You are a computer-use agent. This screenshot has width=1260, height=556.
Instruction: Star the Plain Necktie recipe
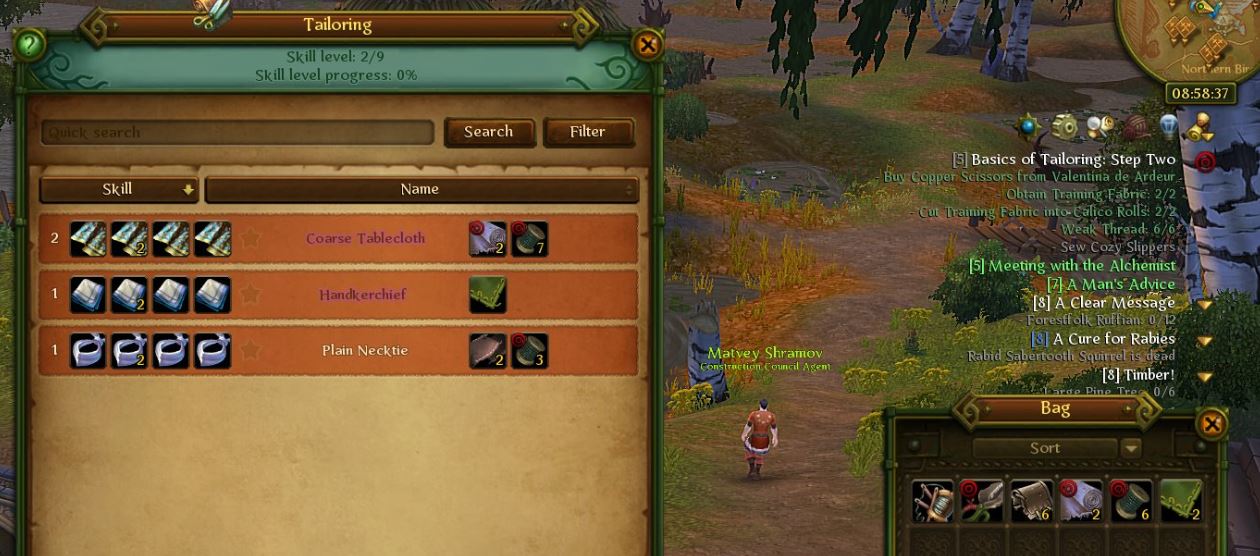(250, 351)
